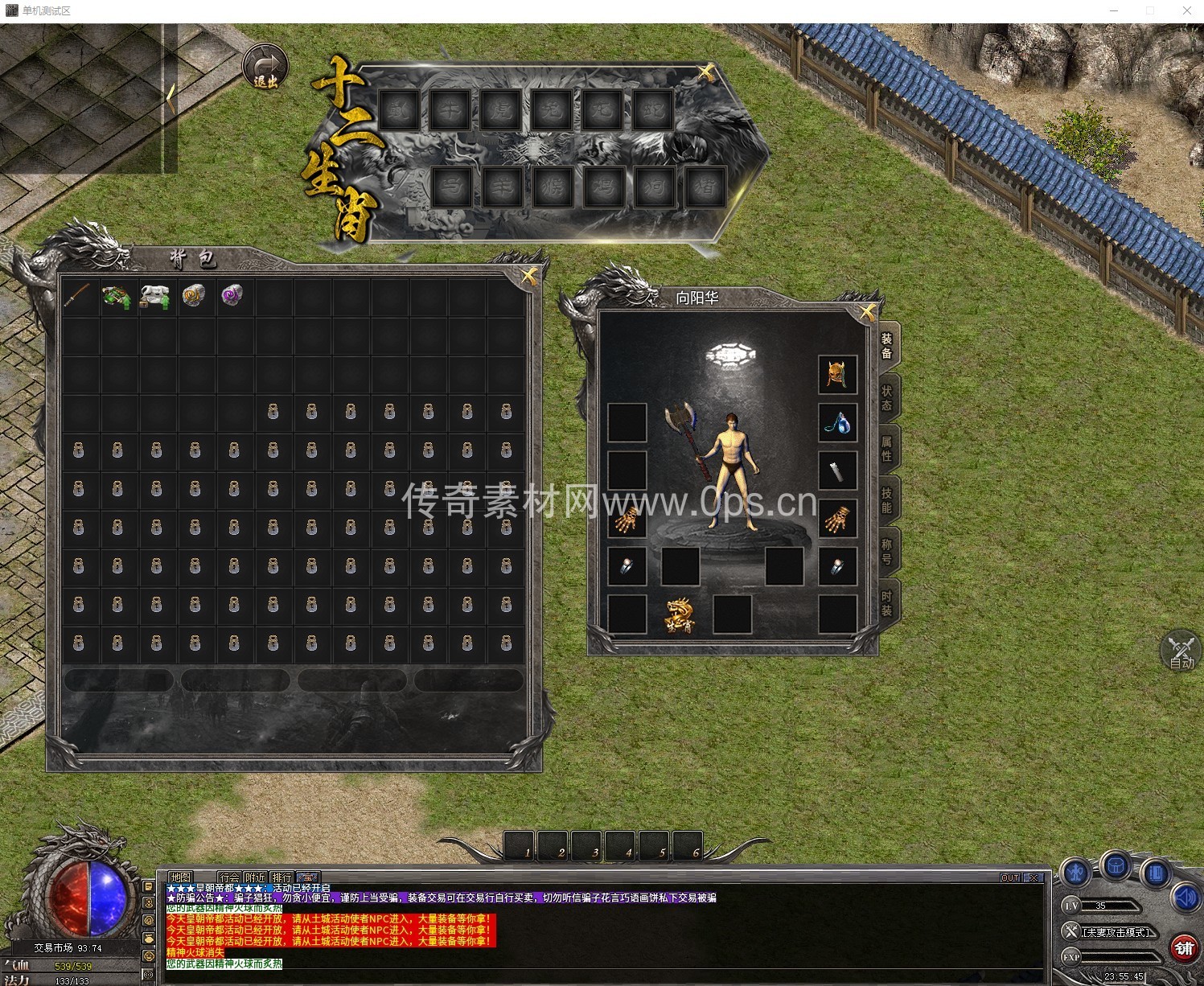Select the equipped blue necklace slot
Image resolution: width=1204 pixels, height=986 pixels.
click(x=837, y=423)
